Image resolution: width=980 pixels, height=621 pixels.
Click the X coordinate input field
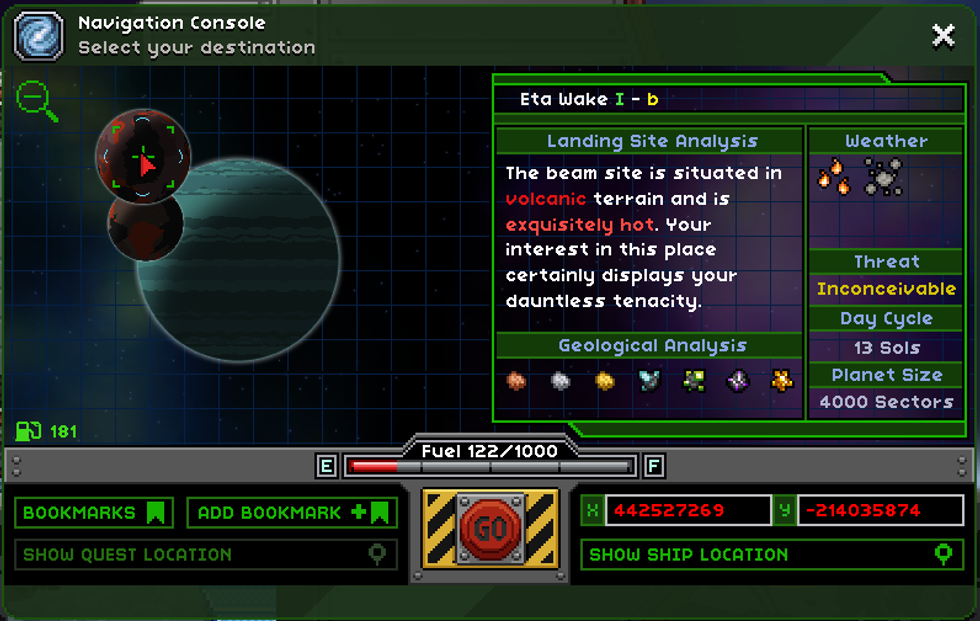[x=687, y=510]
